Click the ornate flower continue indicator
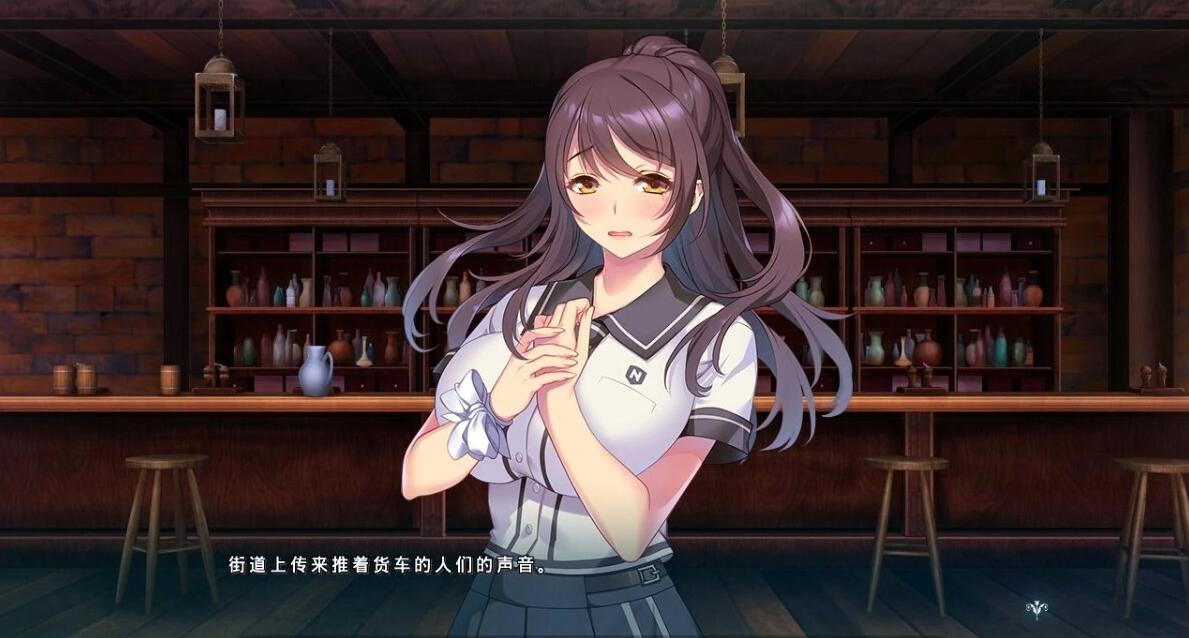The width and height of the screenshot is (1189, 638). [1036, 607]
